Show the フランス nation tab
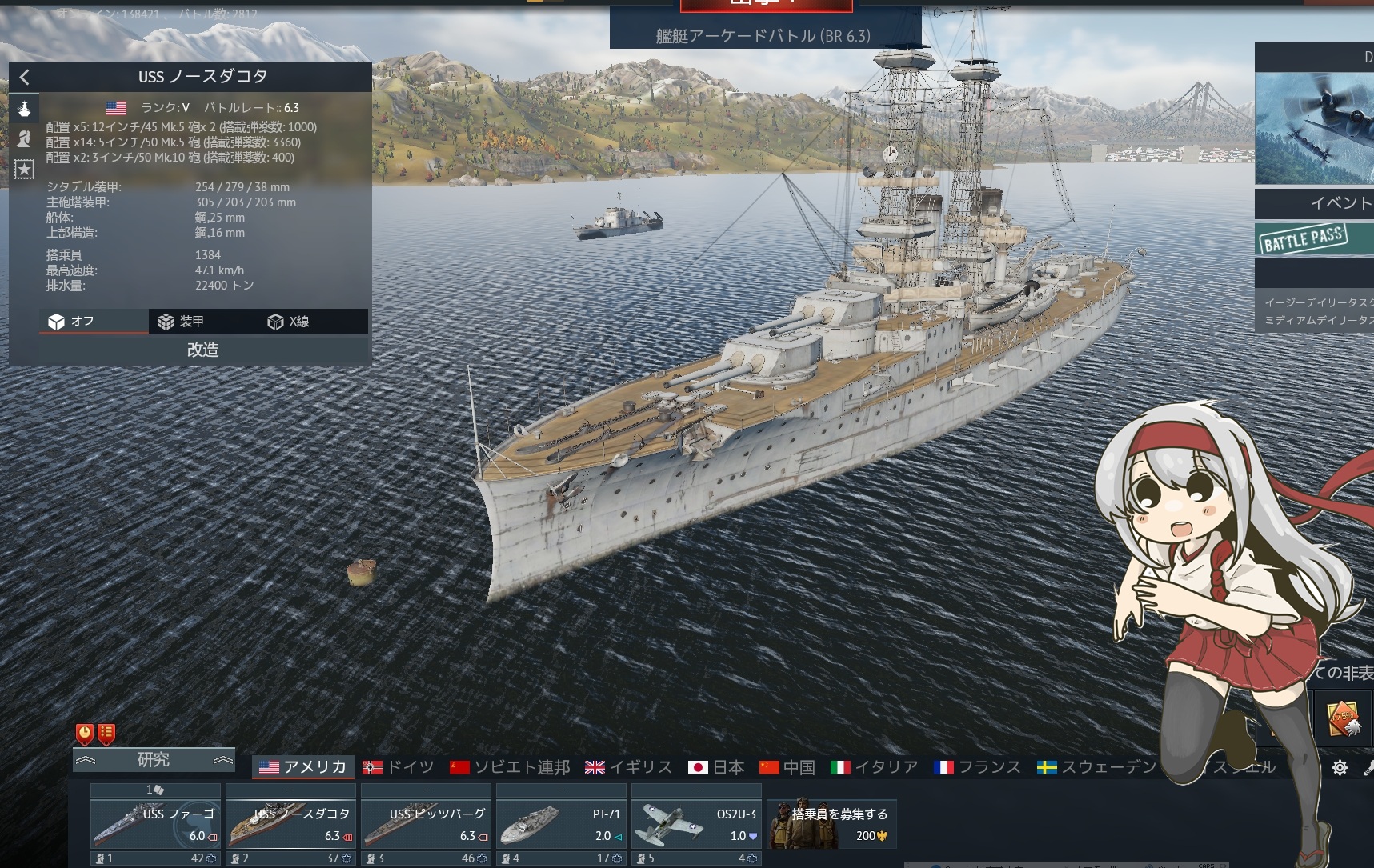This screenshot has height=868, width=1374. 977,767
